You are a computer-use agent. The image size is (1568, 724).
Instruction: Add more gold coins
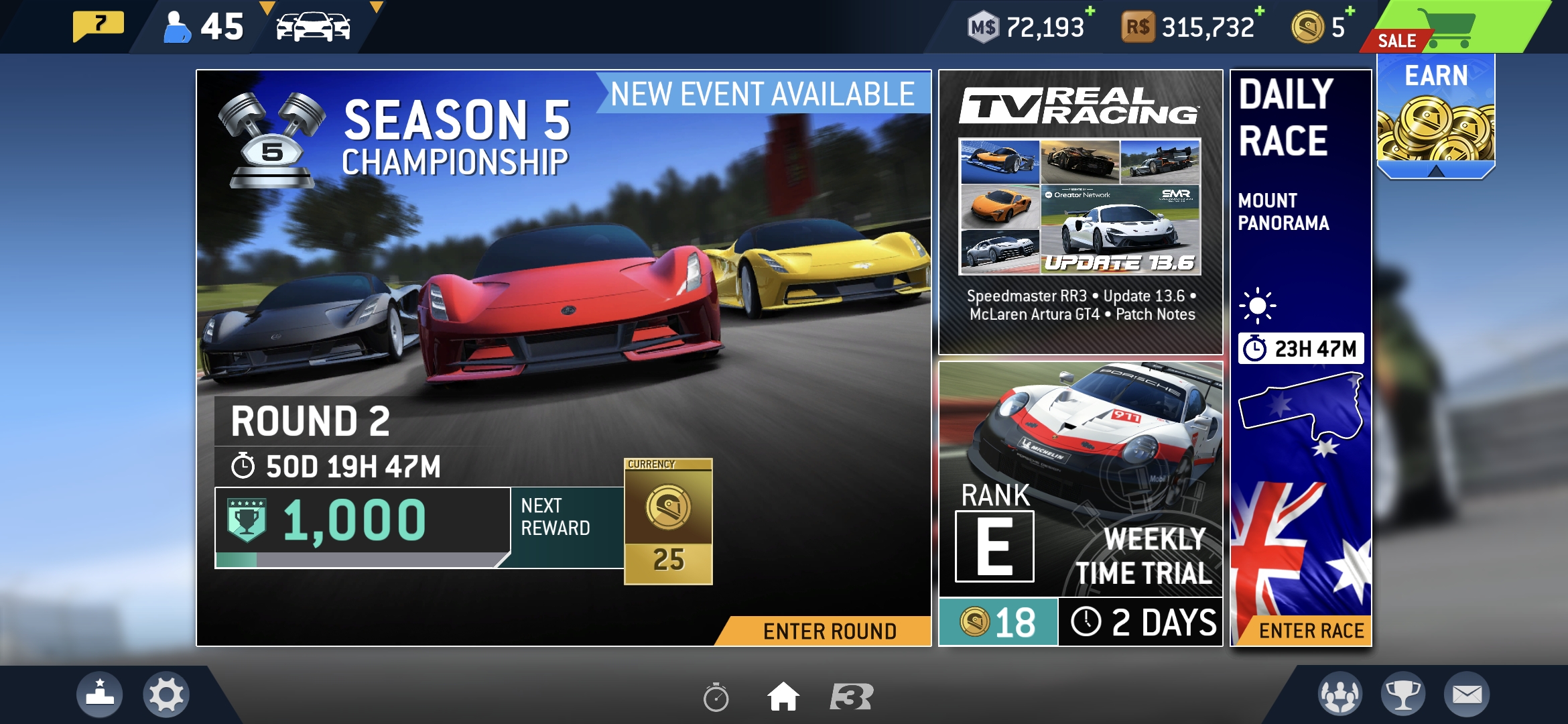(1350, 11)
